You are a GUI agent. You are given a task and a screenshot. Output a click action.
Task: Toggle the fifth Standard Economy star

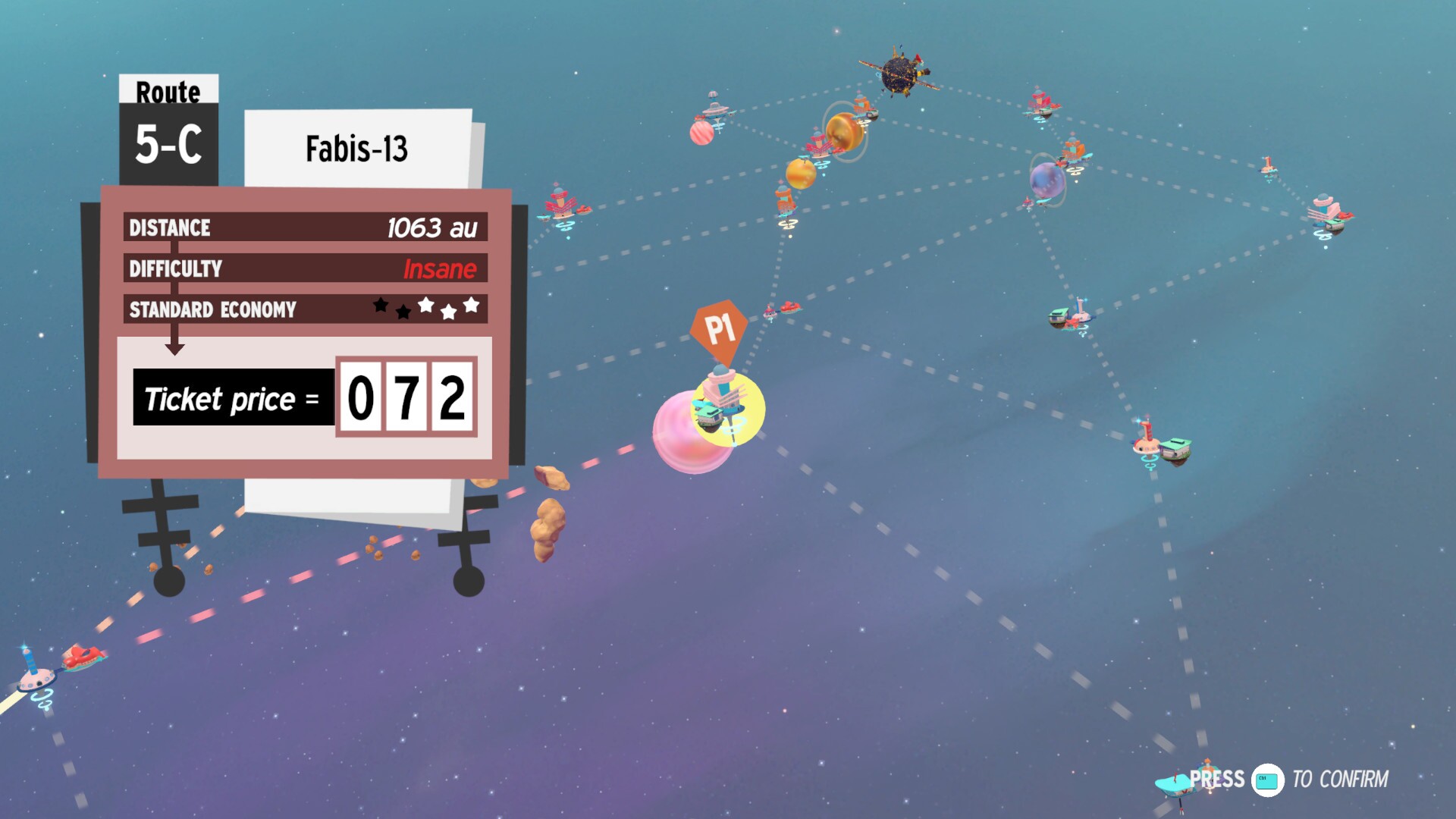coord(471,305)
